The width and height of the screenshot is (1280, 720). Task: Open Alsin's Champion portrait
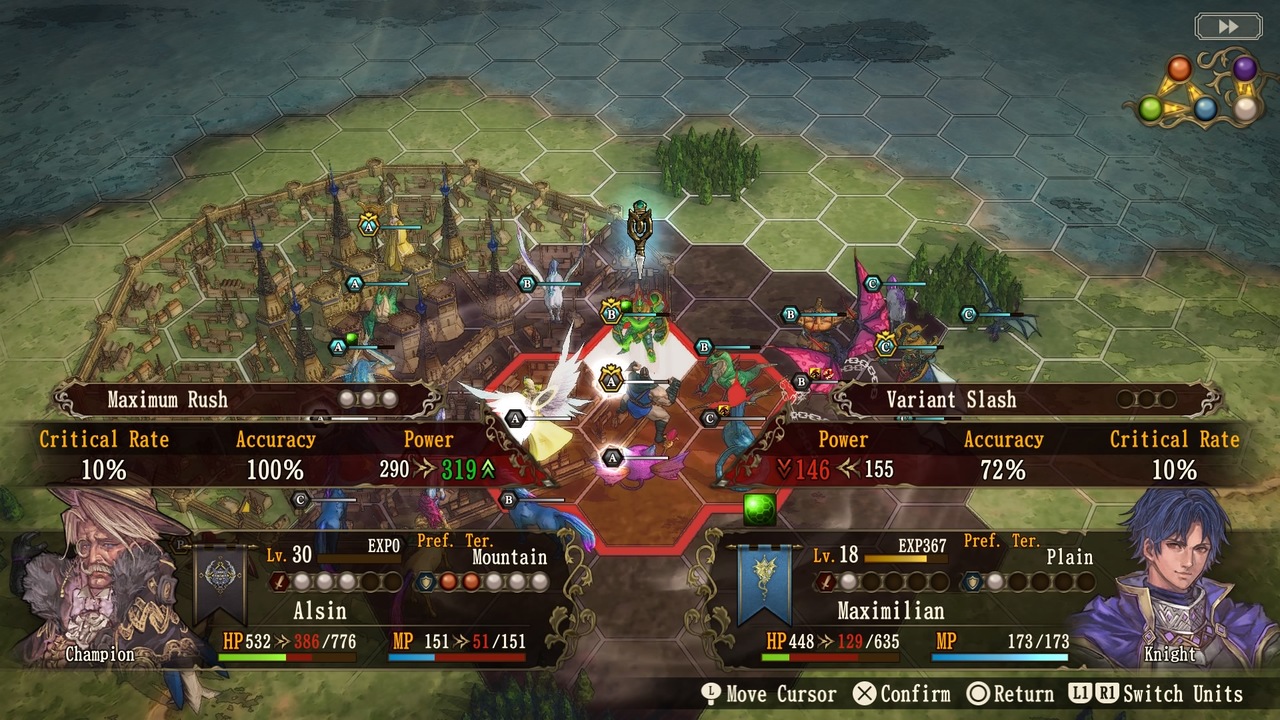tap(100, 580)
